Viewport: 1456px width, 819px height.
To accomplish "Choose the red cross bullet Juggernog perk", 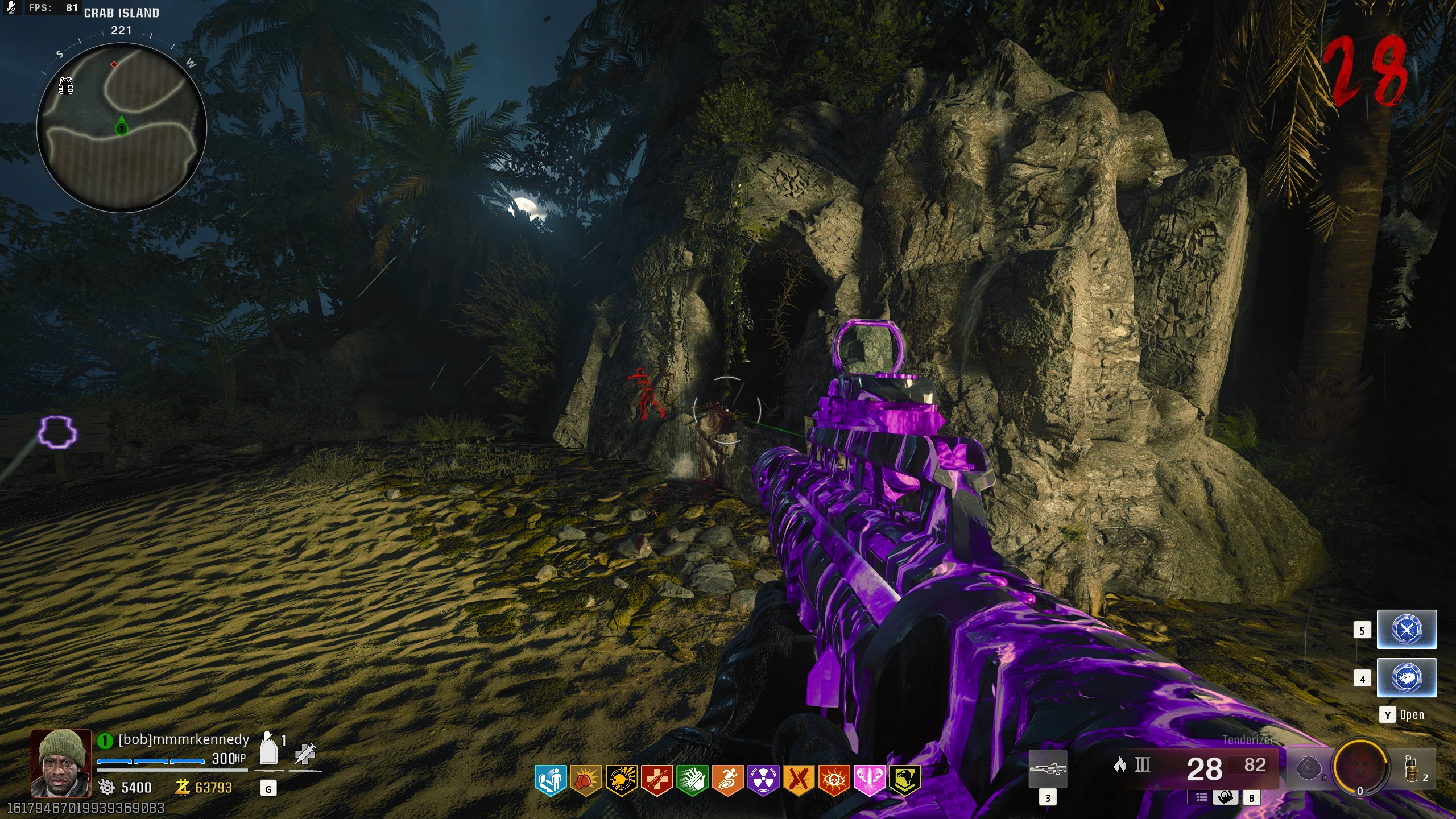I will pos(657,780).
